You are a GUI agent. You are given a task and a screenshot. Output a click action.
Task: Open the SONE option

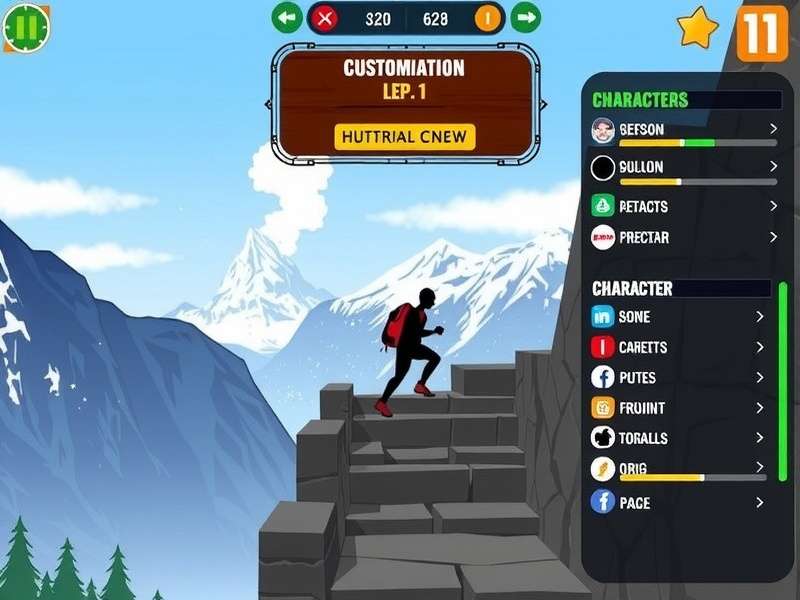[x=678, y=317]
